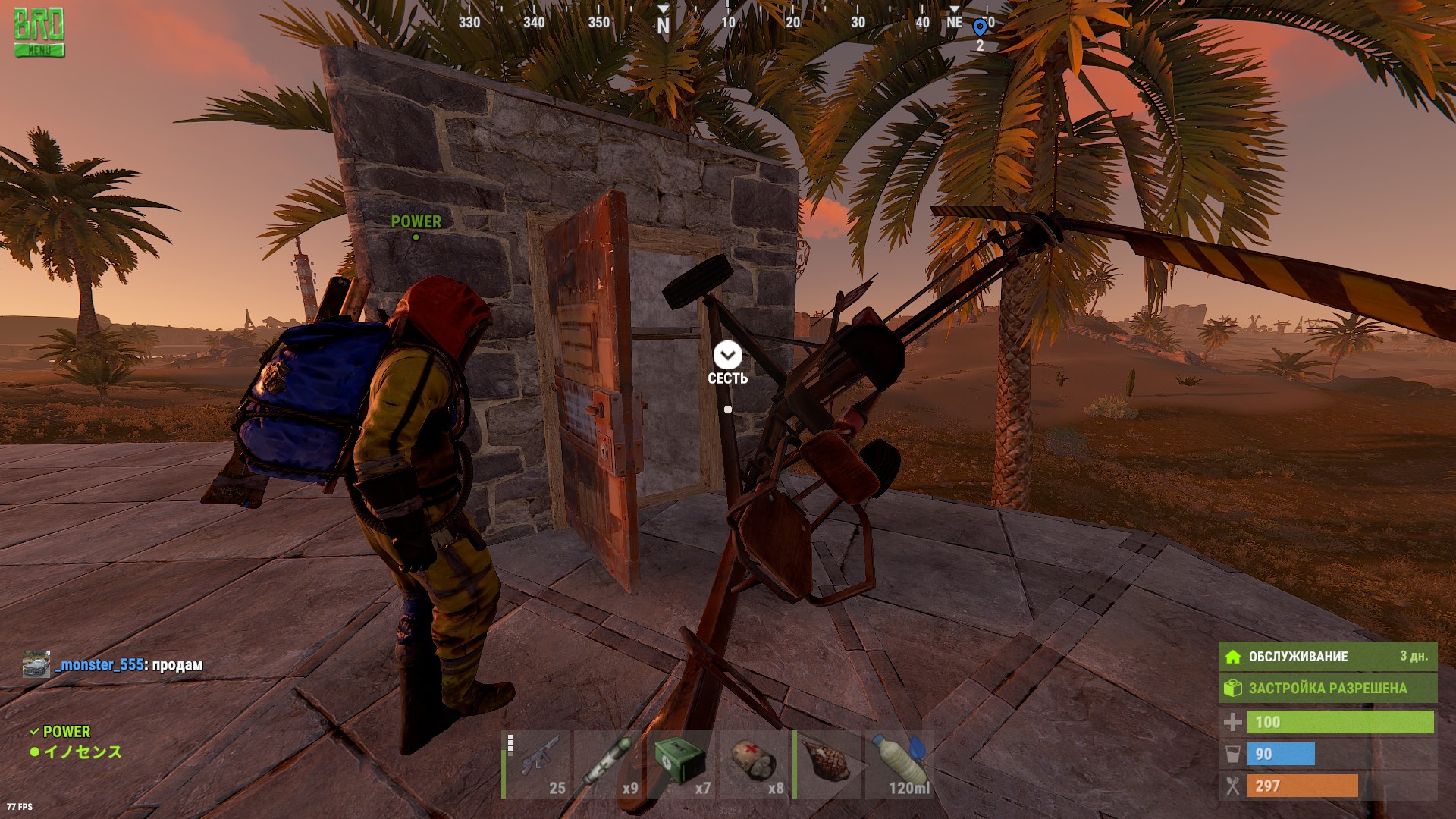
Task: Choose the green medkit hotbar slot
Action: click(684, 764)
